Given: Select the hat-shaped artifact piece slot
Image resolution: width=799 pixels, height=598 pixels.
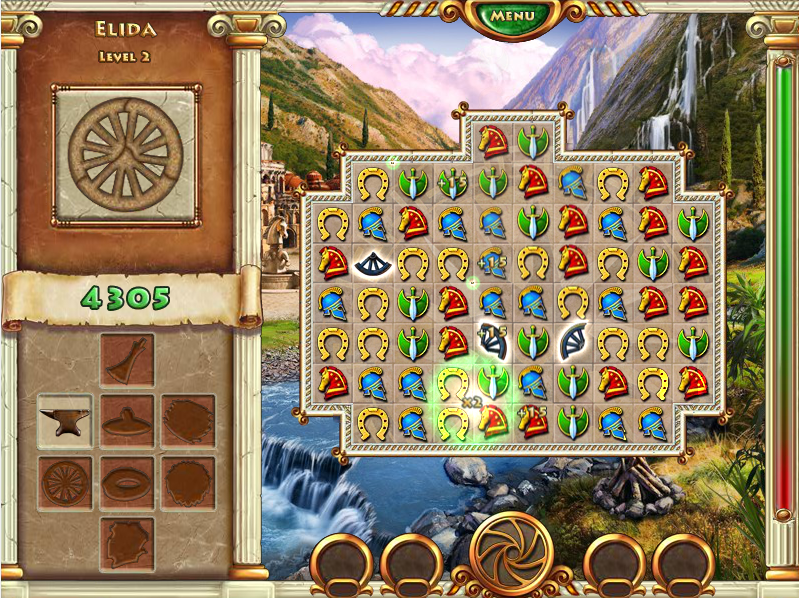Looking at the screenshot, I should [127, 420].
